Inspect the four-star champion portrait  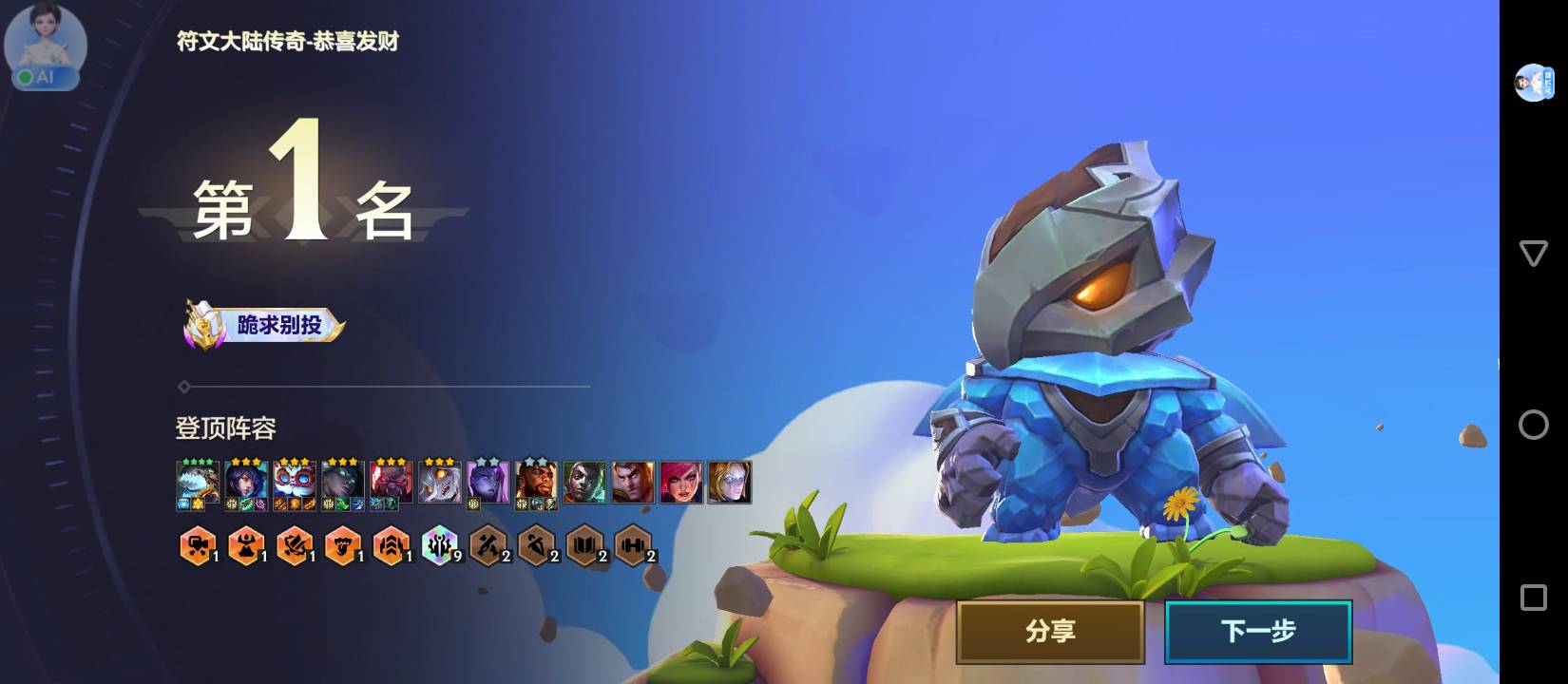[x=198, y=483]
